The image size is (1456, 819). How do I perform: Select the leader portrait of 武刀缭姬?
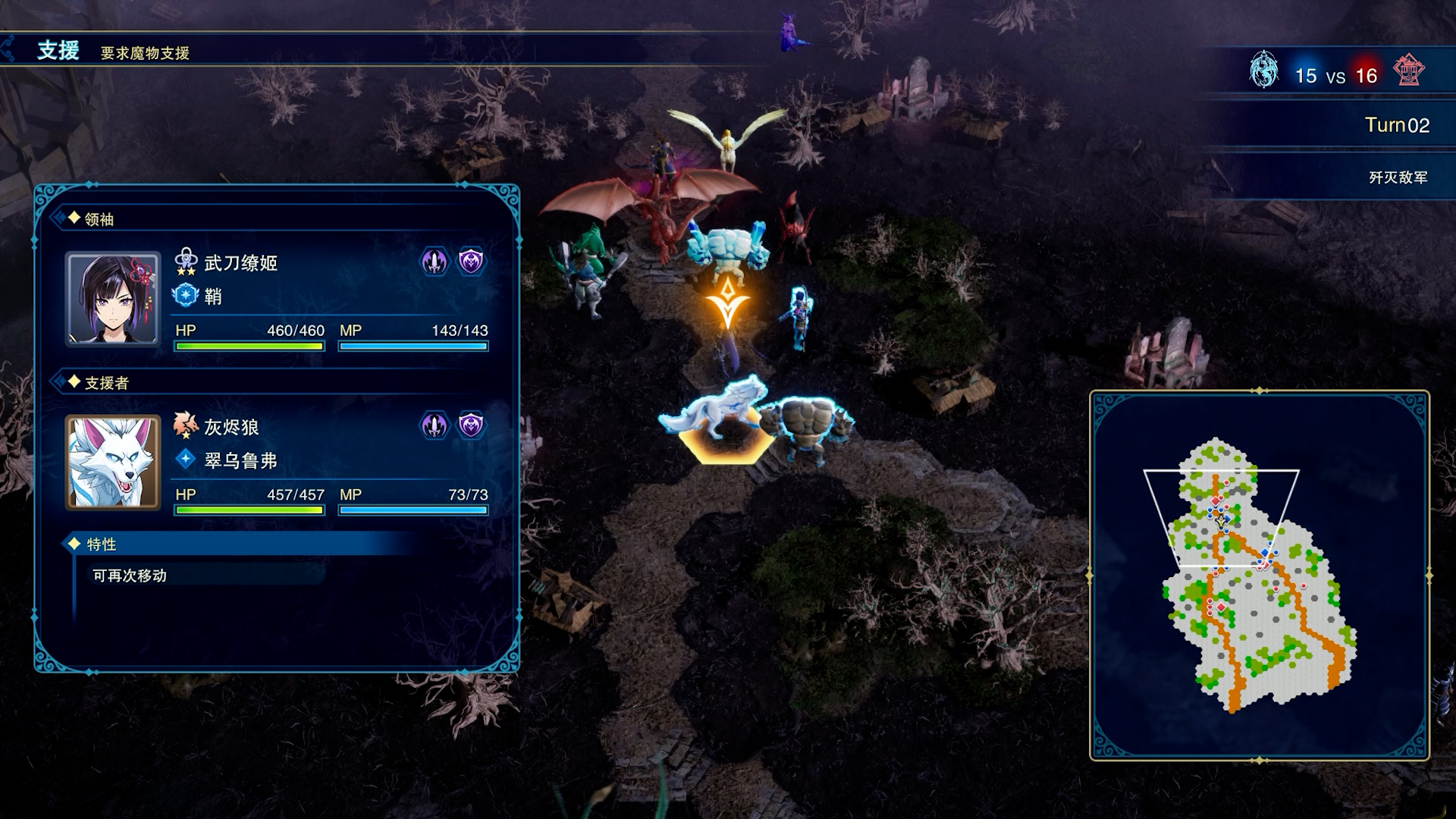point(113,299)
